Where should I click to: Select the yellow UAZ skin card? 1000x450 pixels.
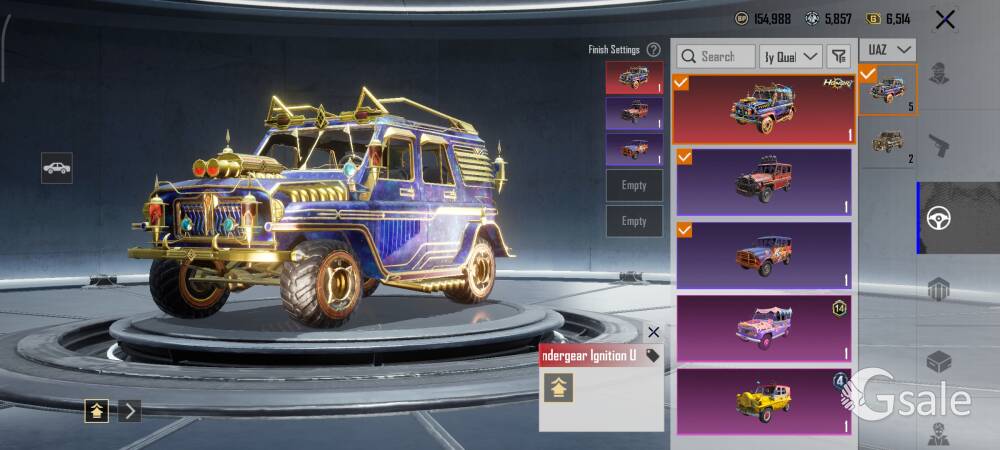click(x=764, y=401)
